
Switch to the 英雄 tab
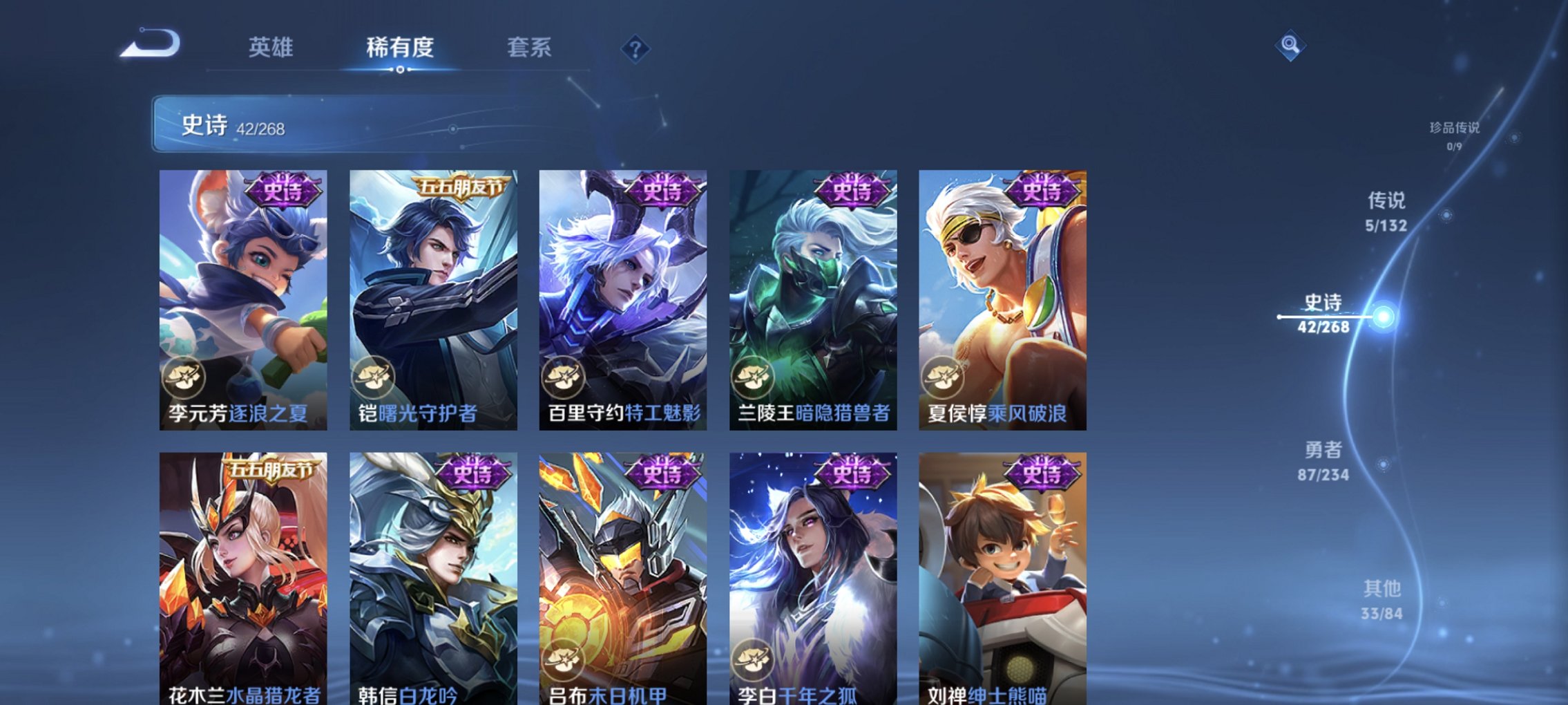[271, 48]
